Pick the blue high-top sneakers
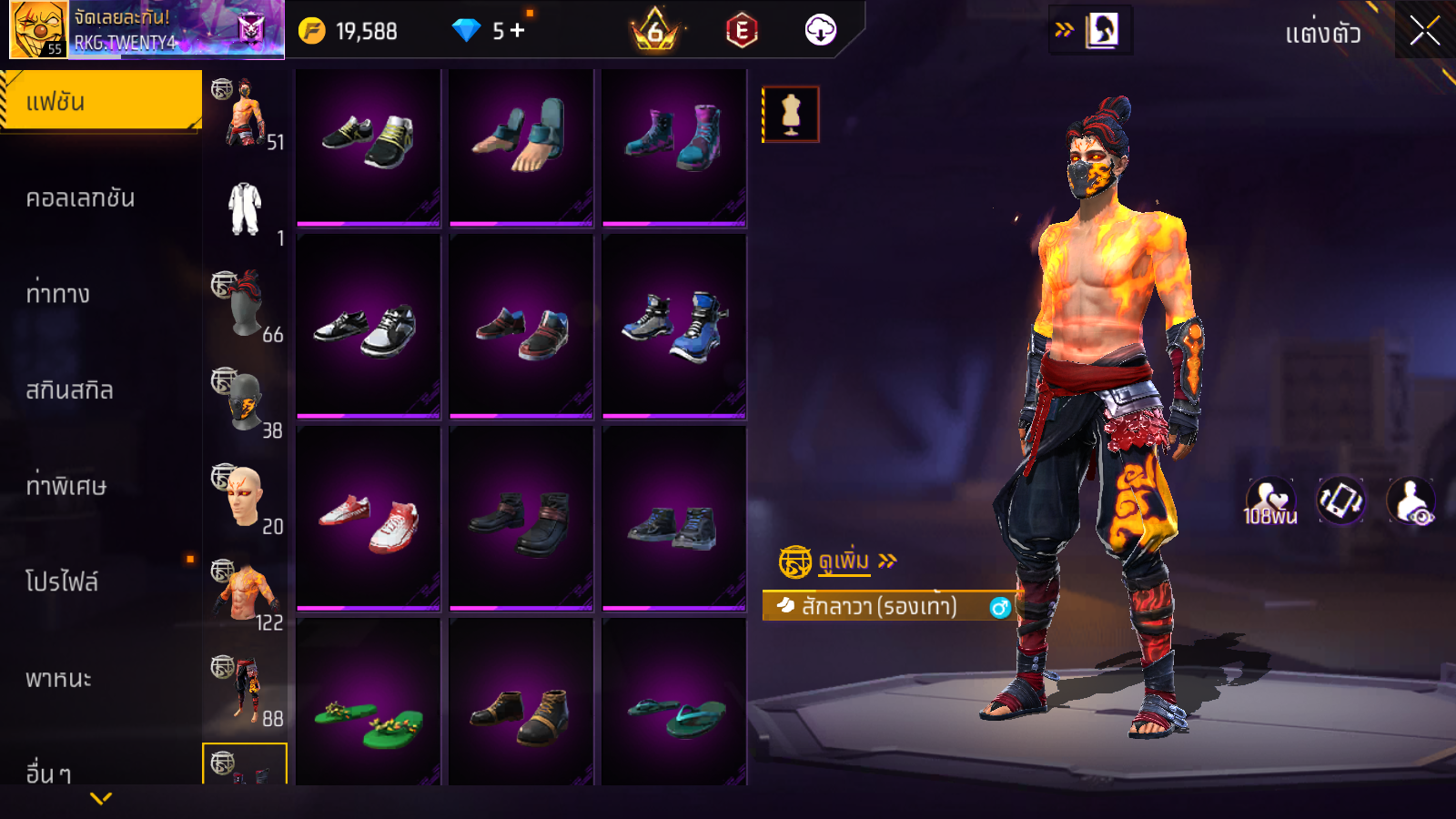The width and height of the screenshot is (1456, 819). [x=674, y=326]
